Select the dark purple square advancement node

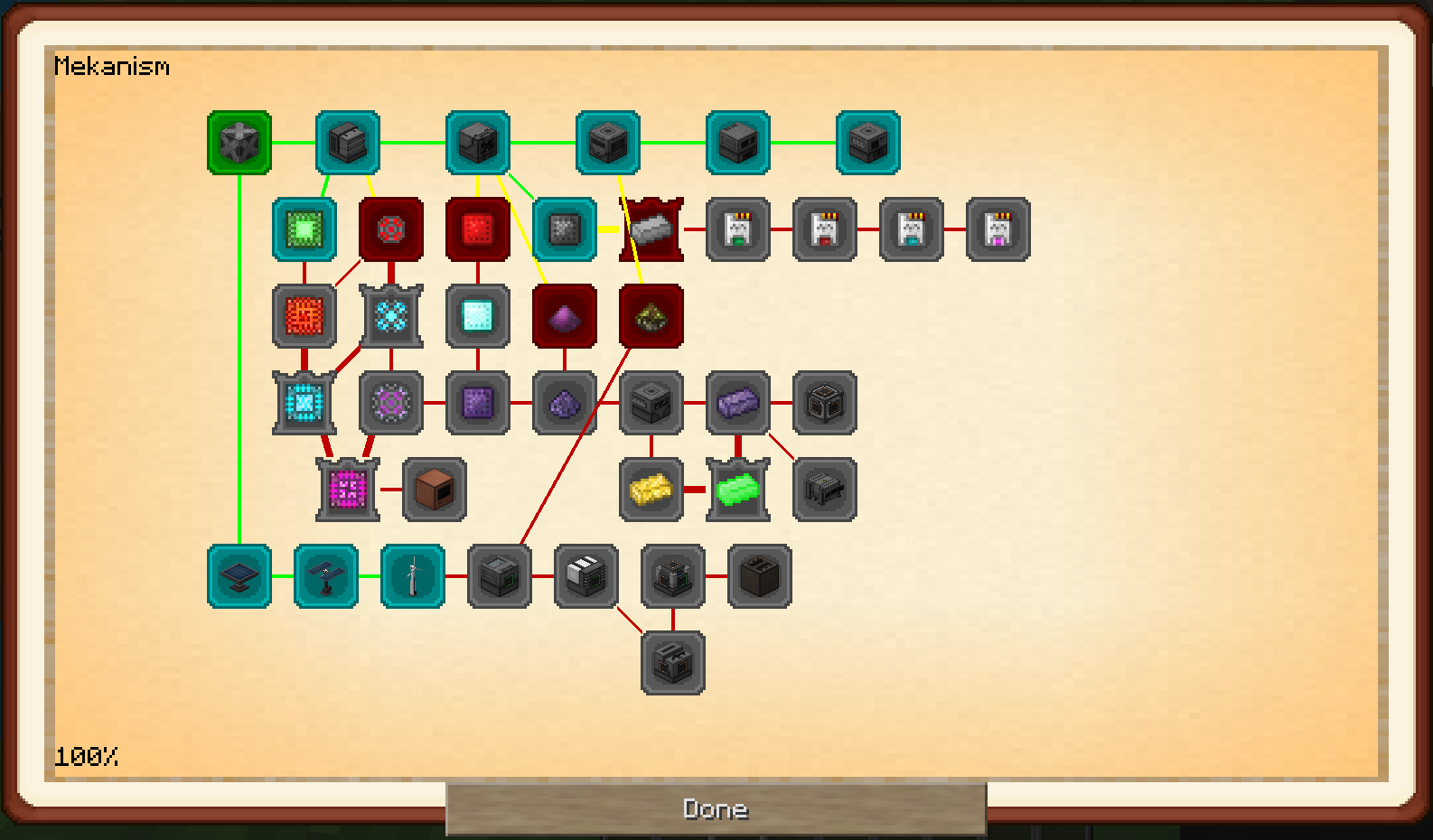(478, 403)
